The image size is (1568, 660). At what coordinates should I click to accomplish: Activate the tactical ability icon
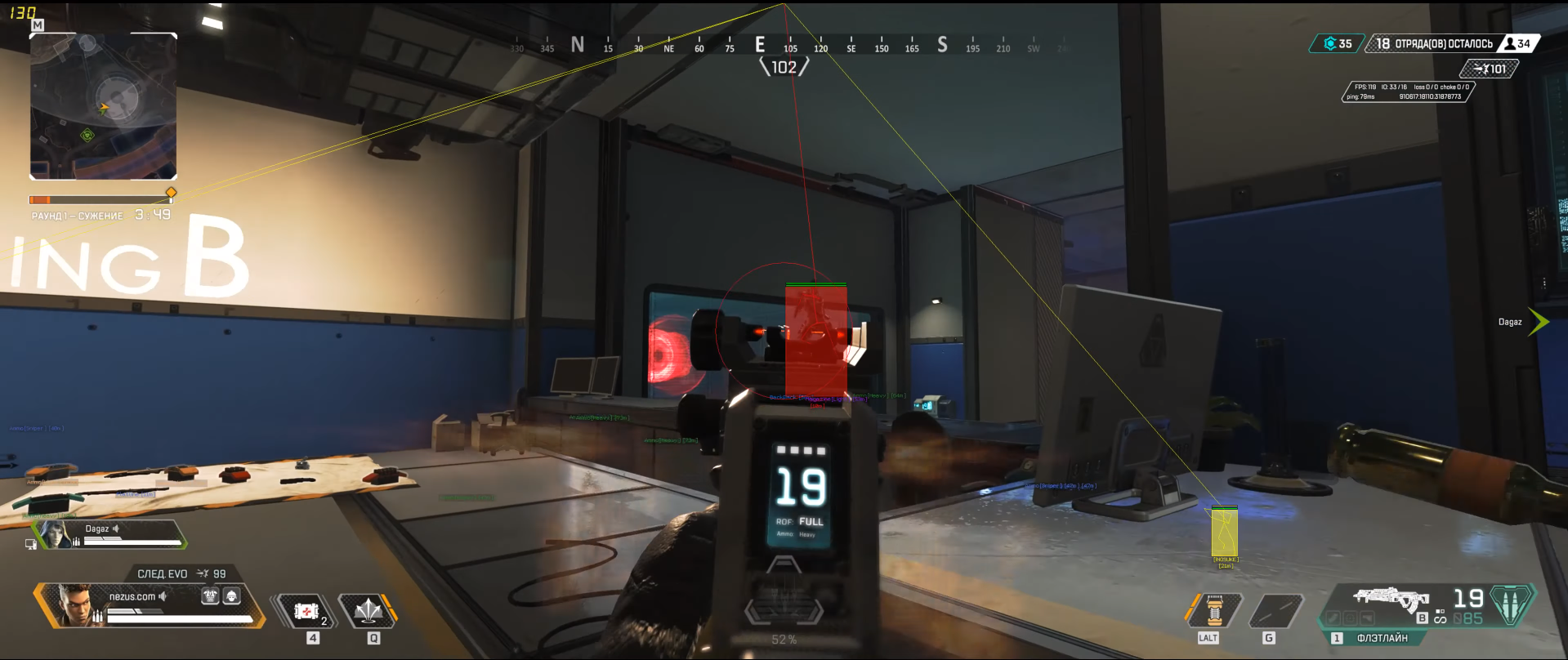[369, 611]
